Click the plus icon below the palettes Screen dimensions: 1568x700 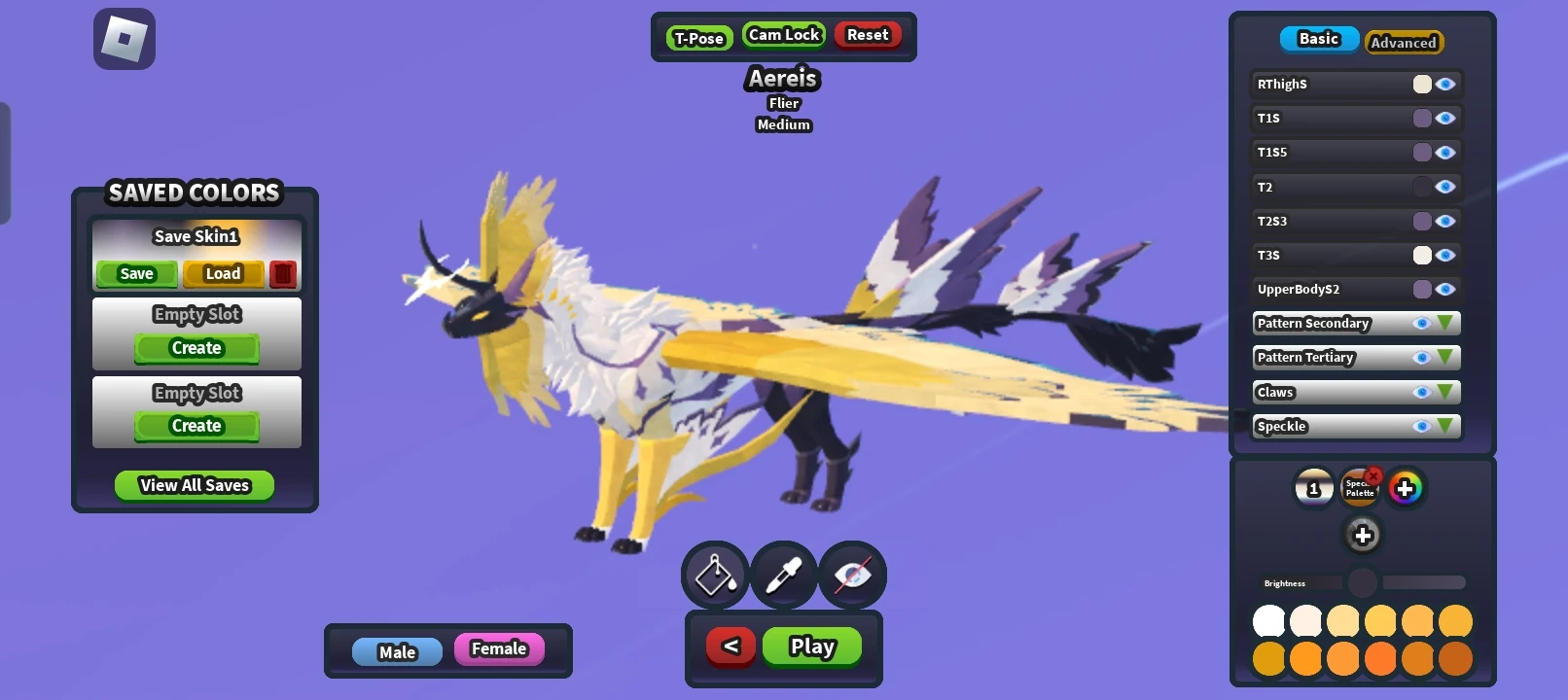tap(1361, 535)
